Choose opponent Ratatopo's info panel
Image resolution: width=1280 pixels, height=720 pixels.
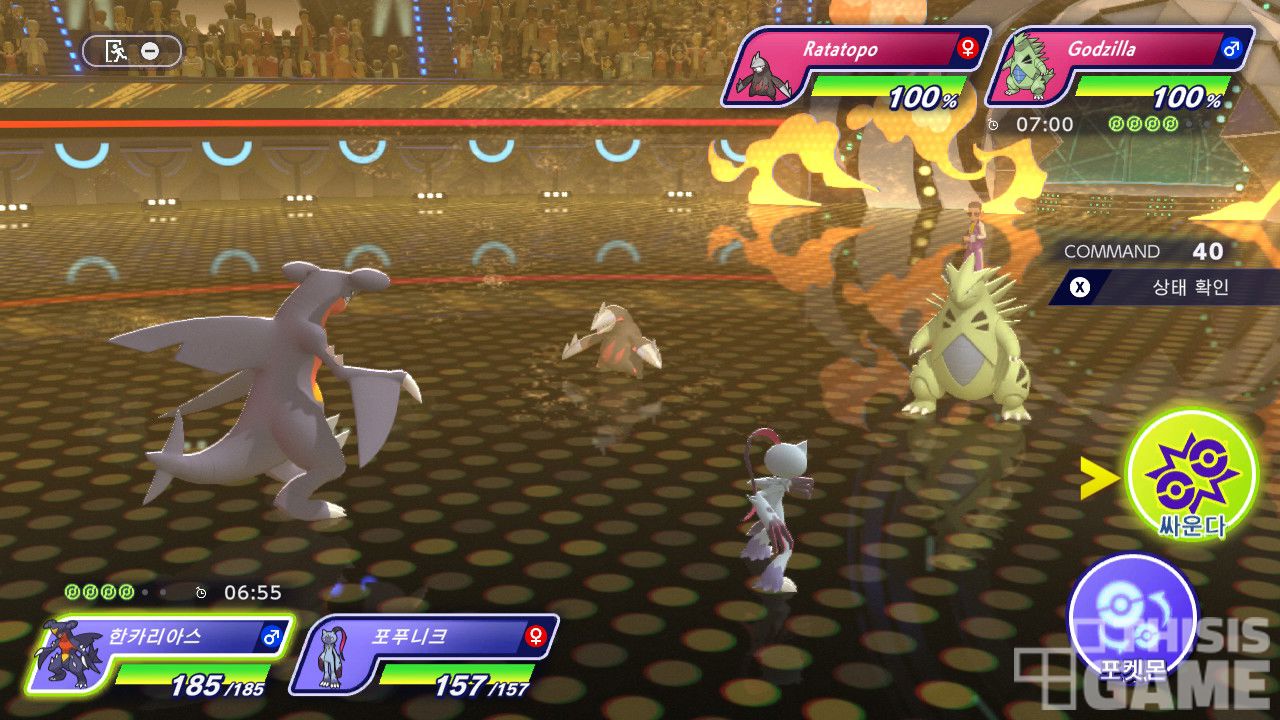click(856, 66)
